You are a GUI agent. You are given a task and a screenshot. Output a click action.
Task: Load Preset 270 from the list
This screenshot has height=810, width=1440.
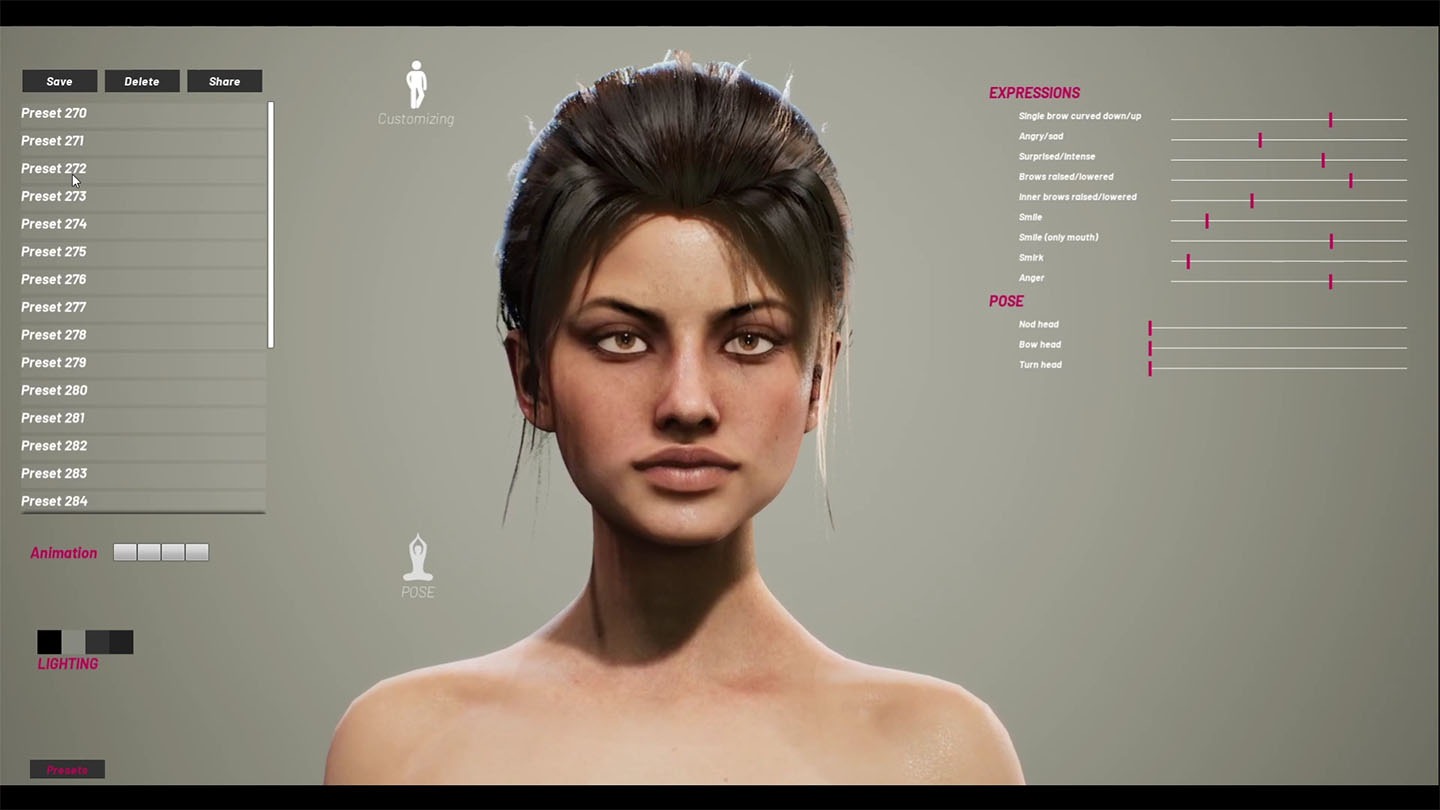point(54,113)
